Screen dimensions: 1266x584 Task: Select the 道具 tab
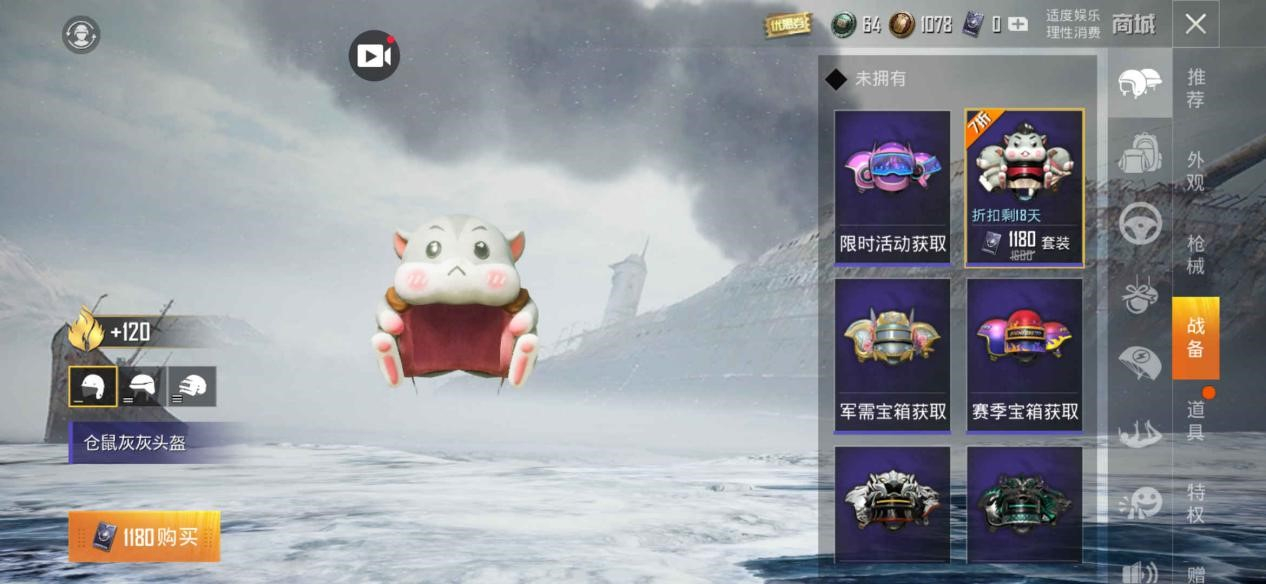pos(1195,420)
